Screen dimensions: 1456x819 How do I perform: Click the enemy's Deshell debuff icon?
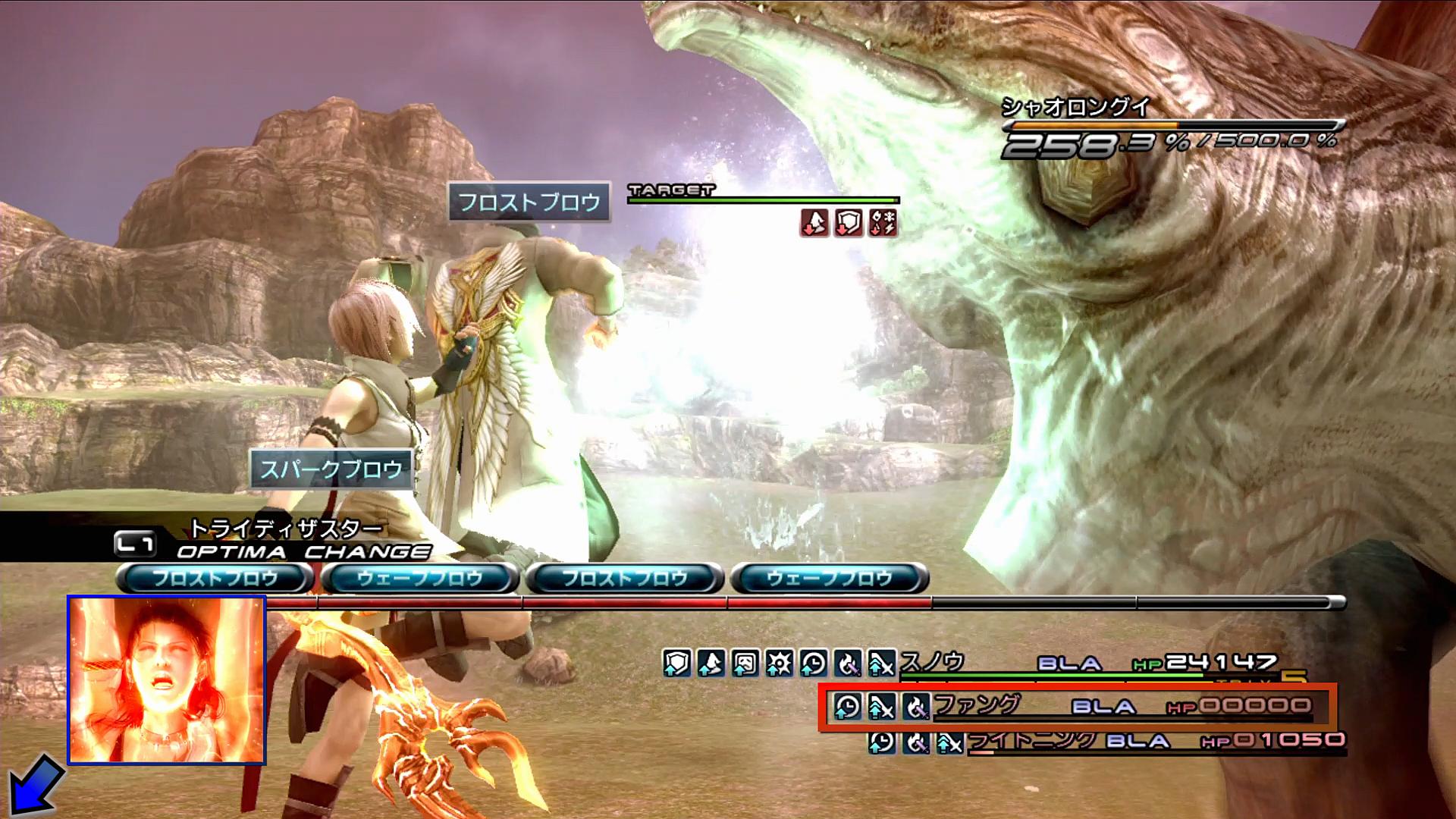point(814,223)
